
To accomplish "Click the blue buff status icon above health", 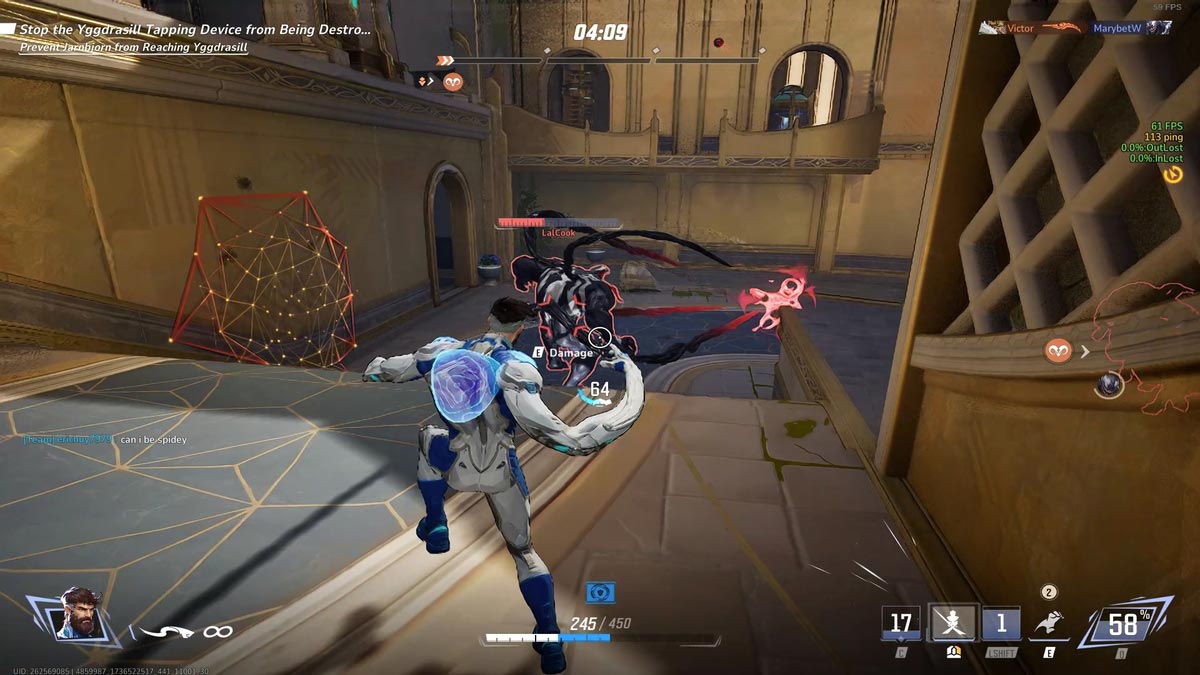I will point(600,592).
